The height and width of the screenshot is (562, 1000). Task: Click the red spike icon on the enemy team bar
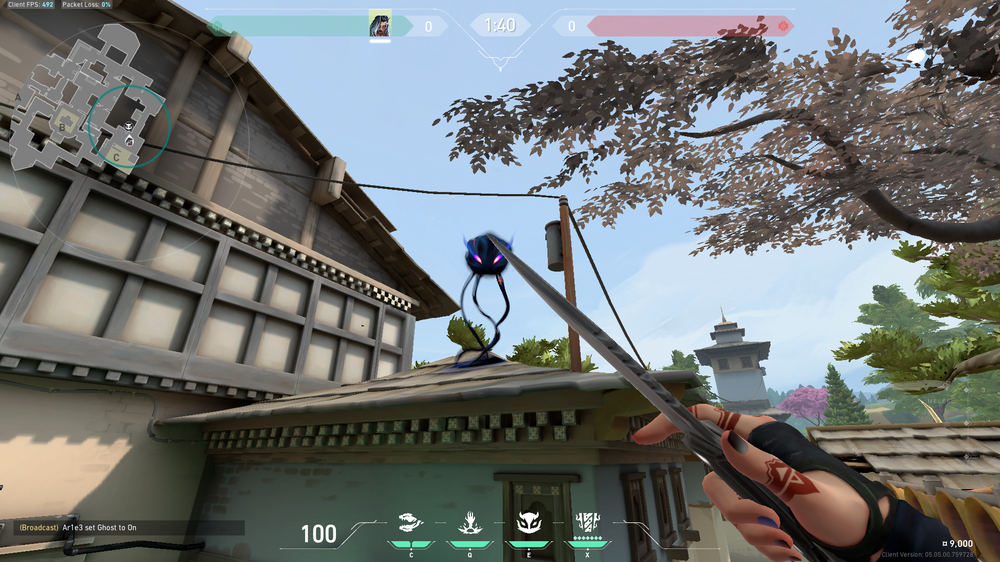click(x=783, y=25)
